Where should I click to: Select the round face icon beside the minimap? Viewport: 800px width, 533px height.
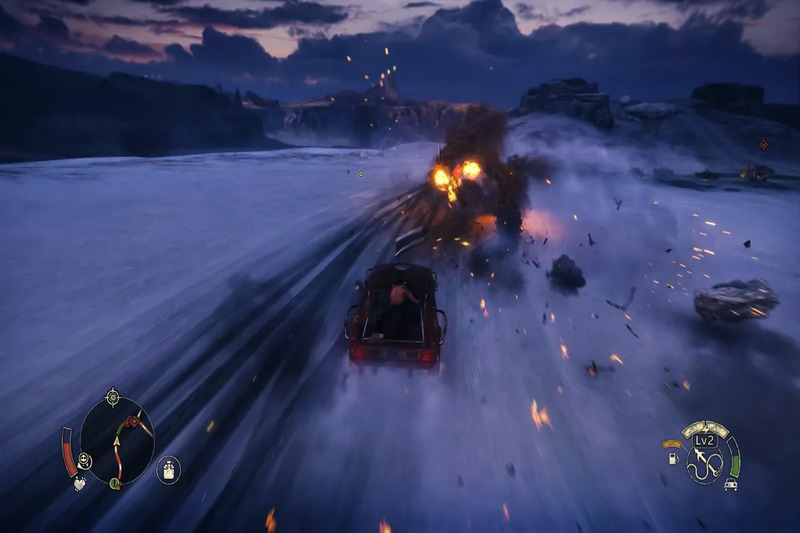[85, 461]
